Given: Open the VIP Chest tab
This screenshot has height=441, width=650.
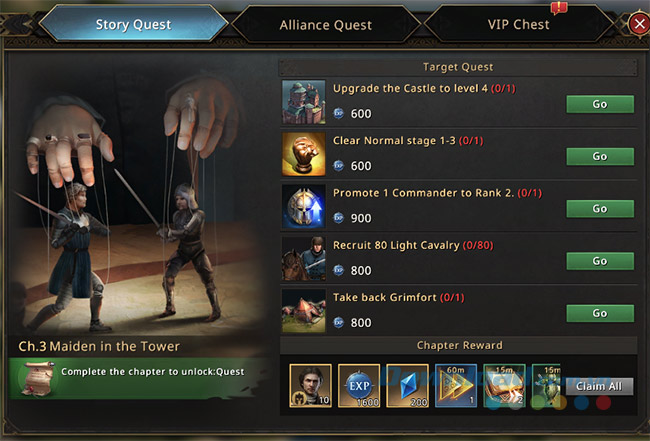Looking at the screenshot, I should click(517, 25).
